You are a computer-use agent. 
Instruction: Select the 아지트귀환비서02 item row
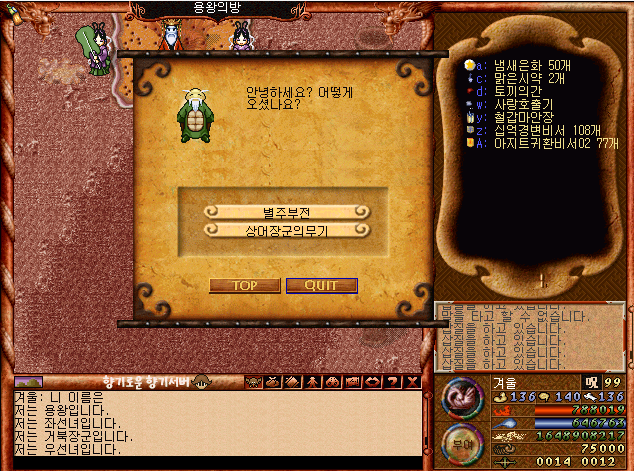[540, 142]
